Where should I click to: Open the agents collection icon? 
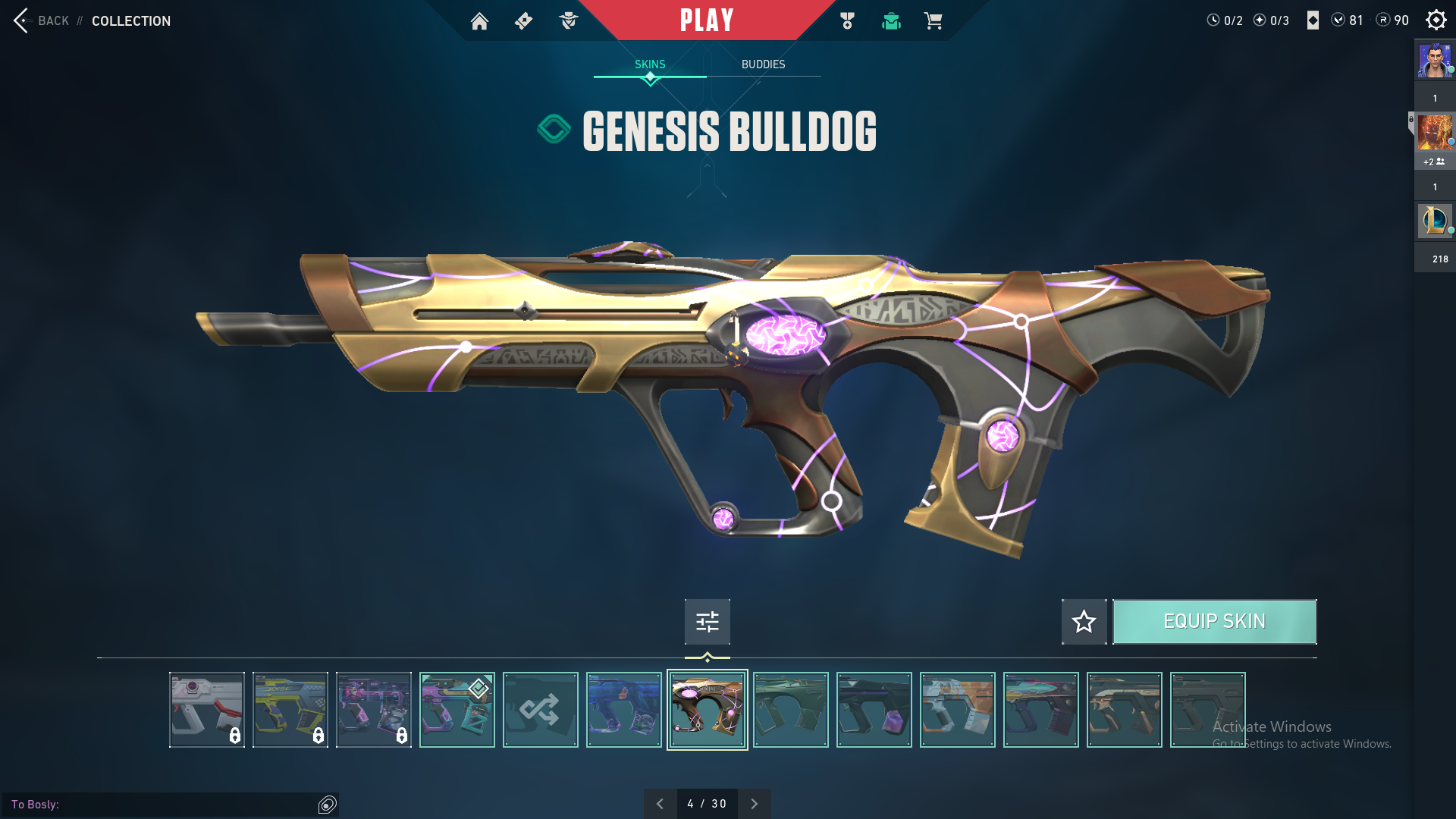[x=568, y=21]
